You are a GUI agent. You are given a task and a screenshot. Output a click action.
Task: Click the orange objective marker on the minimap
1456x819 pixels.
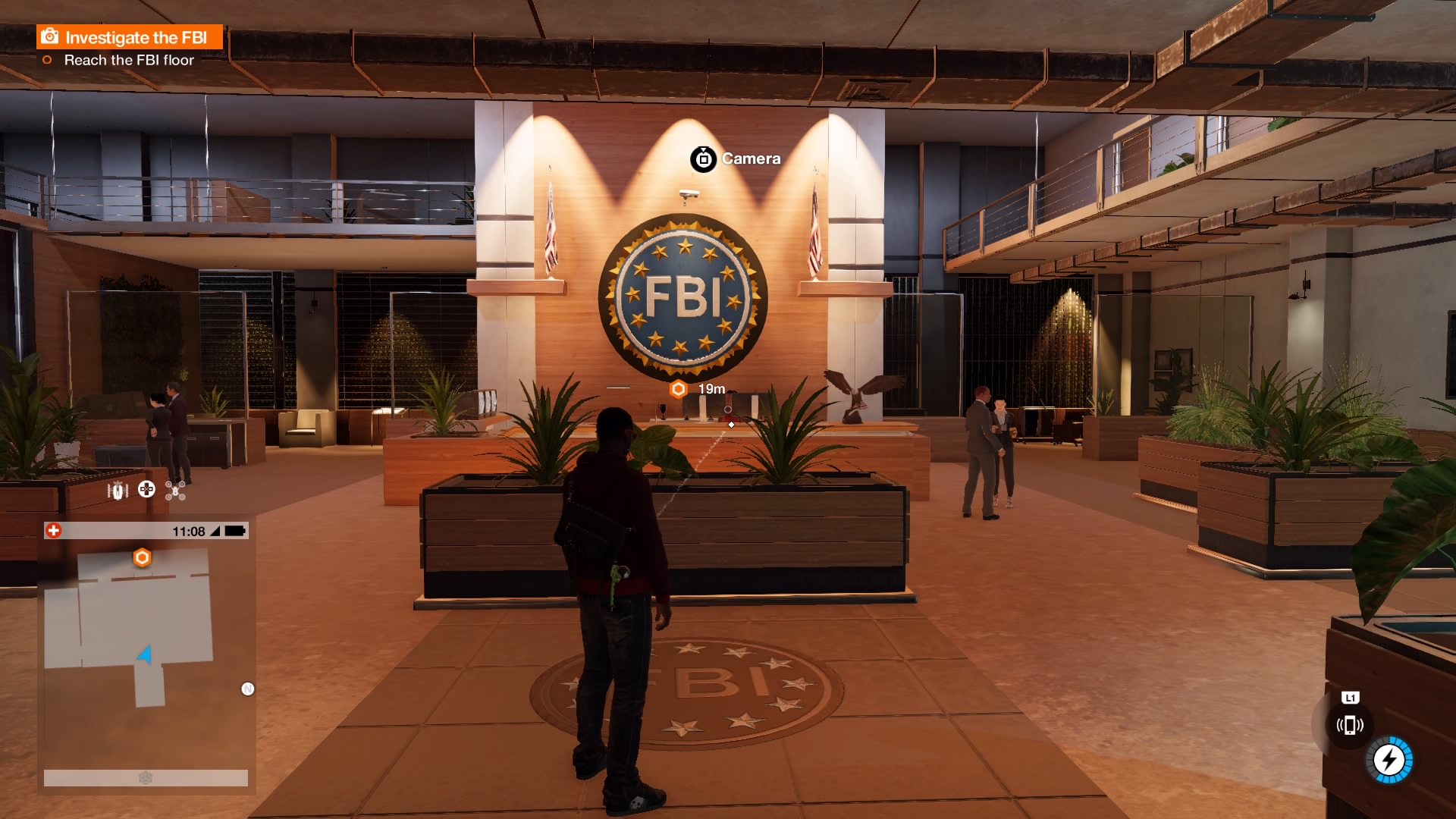[x=142, y=558]
